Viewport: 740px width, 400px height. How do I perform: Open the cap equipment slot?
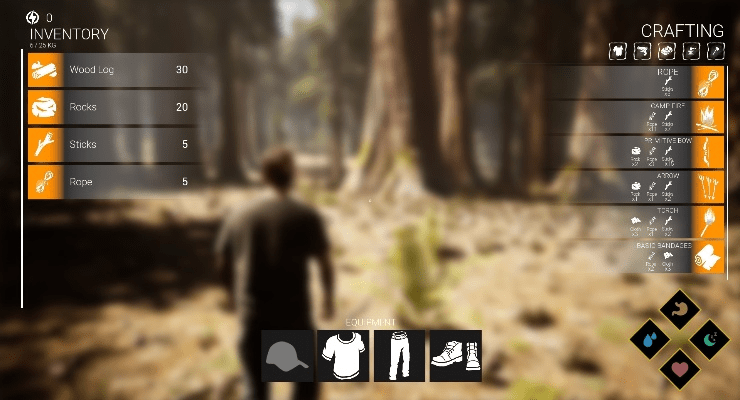287,355
